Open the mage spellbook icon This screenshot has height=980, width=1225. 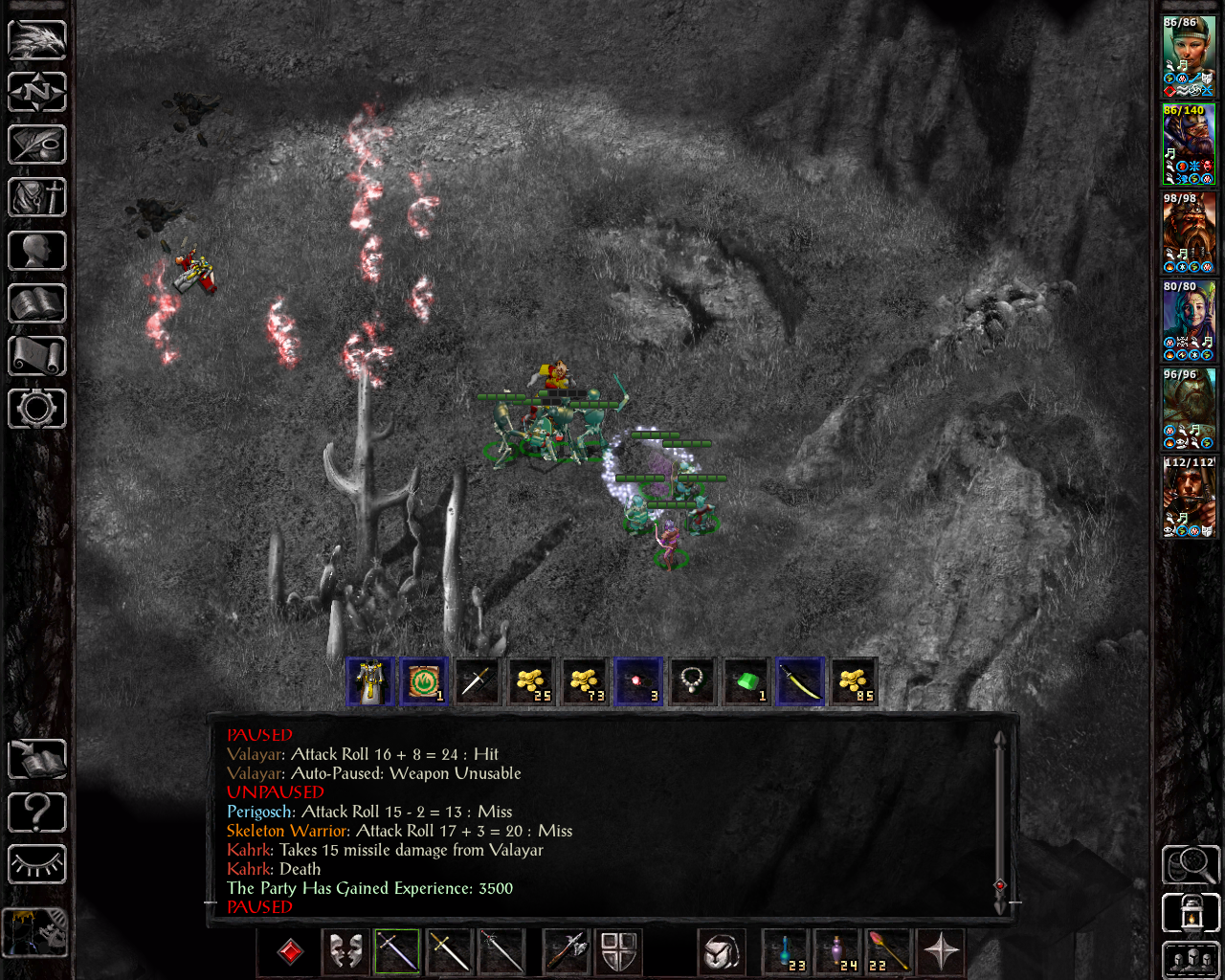(37, 304)
